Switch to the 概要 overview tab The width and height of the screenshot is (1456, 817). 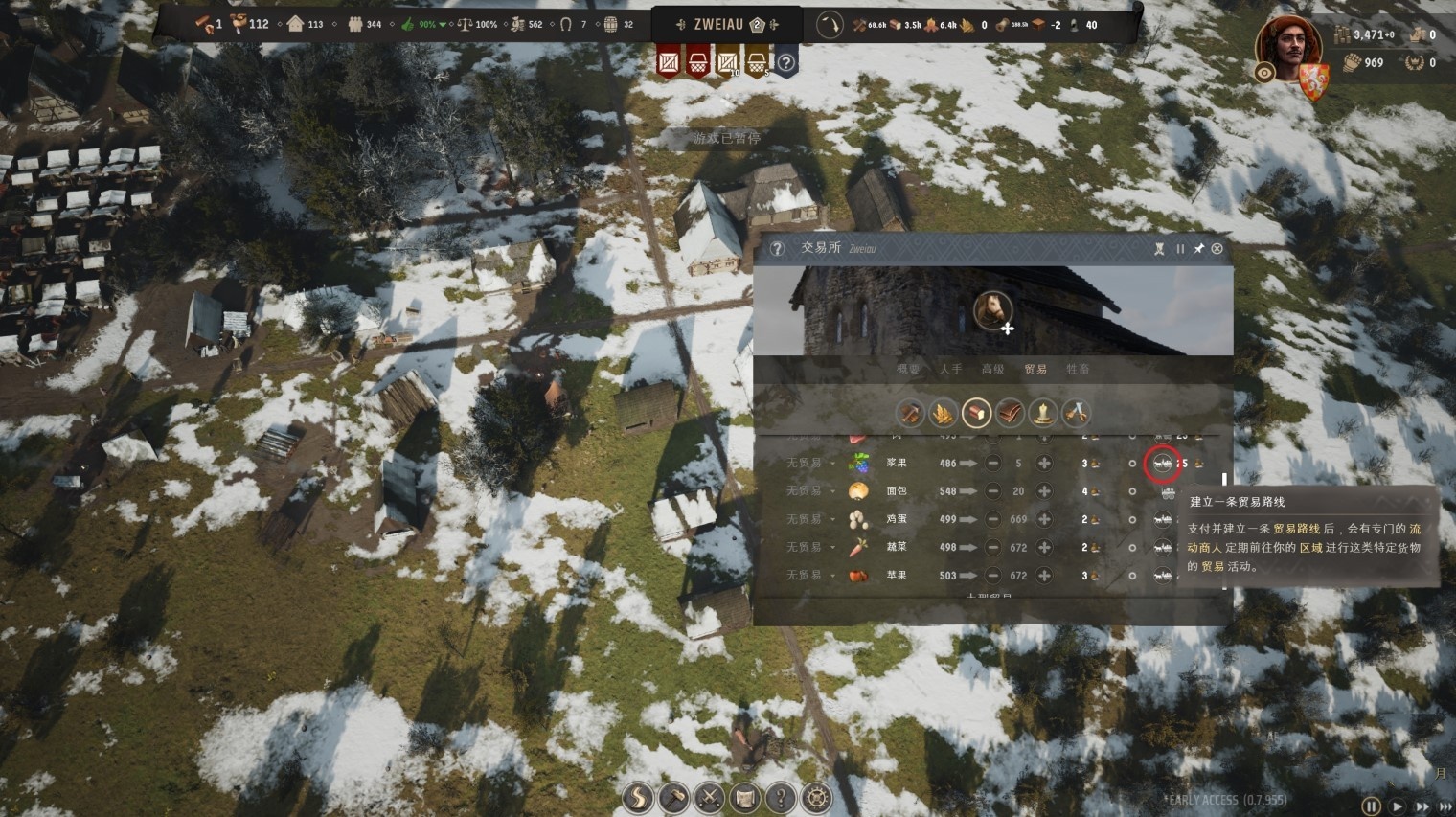[x=907, y=370]
